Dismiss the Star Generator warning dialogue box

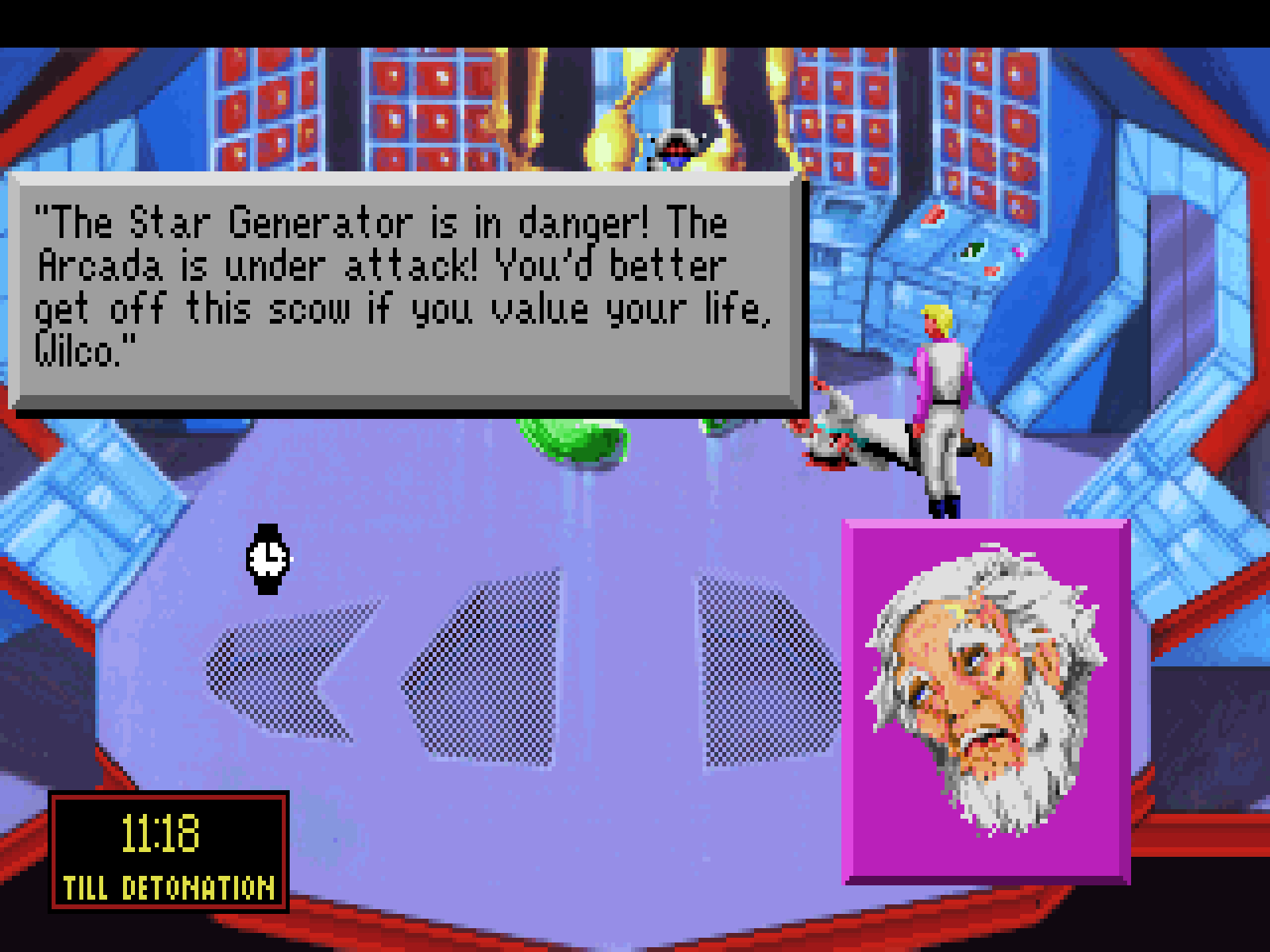click(x=406, y=292)
